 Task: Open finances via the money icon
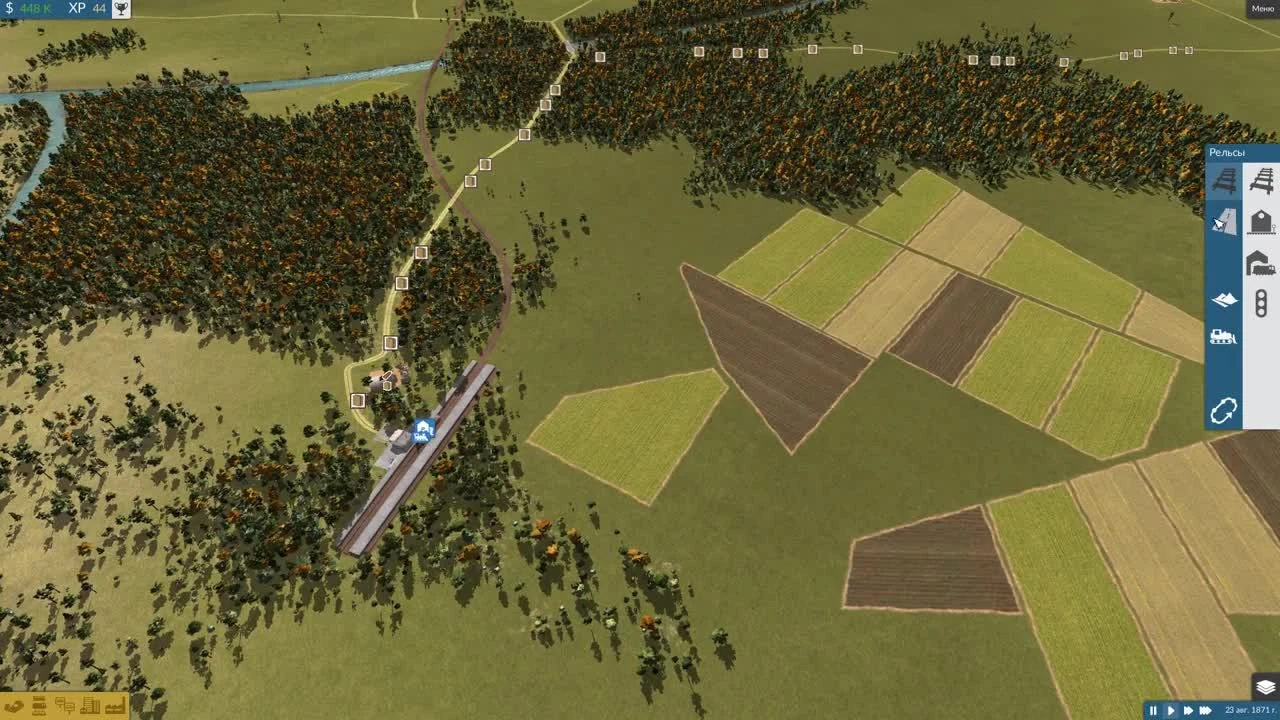point(14,706)
